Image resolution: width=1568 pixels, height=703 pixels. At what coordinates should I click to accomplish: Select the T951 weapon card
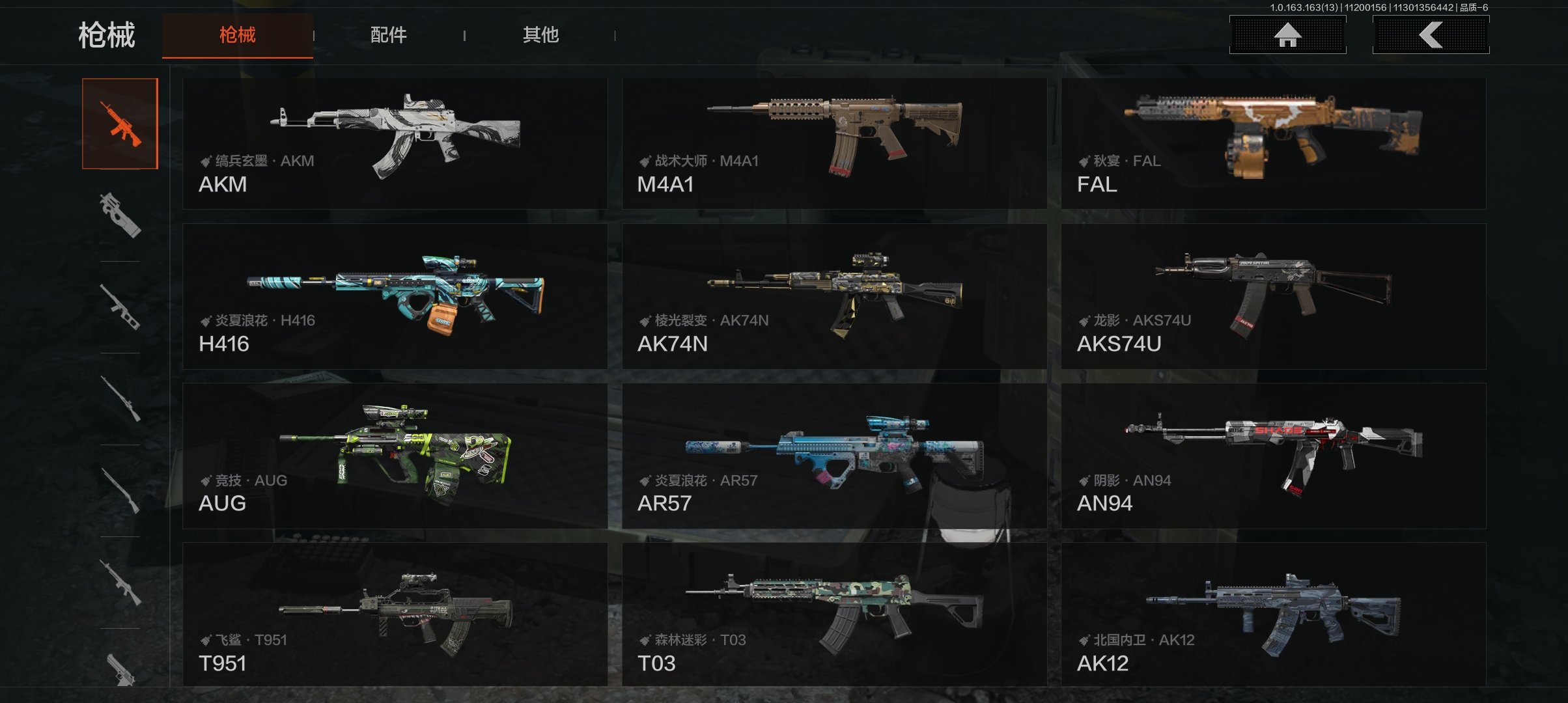[x=395, y=614]
